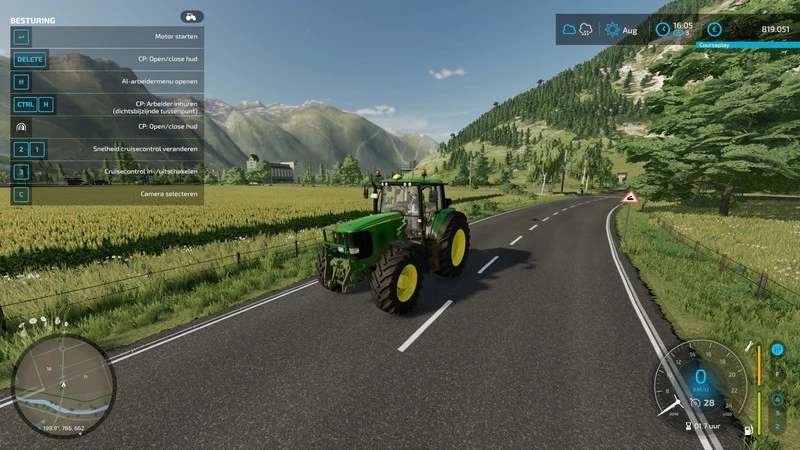Select the tractor icon beside Besturing
Screen dimensions: 800x450
point(191,17)
